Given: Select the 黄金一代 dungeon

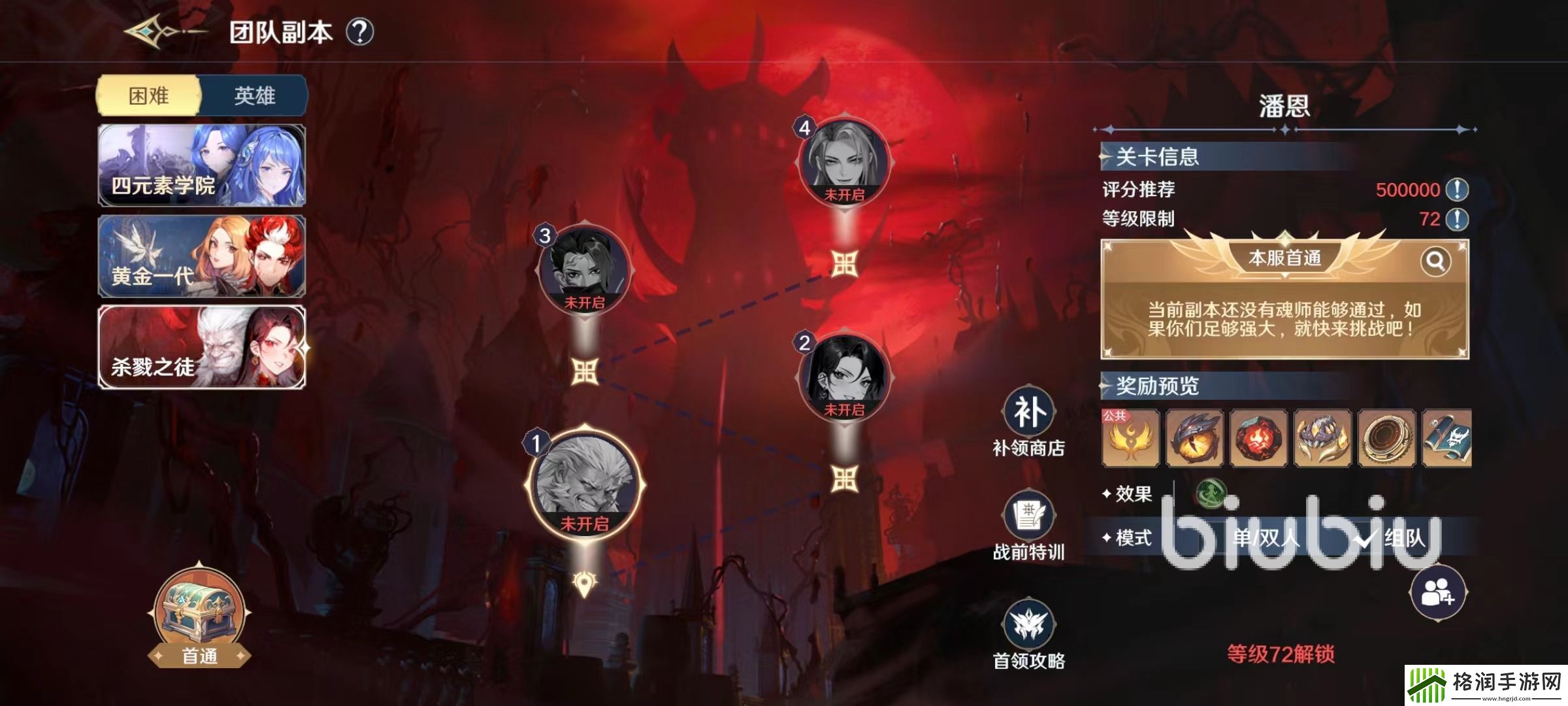Looking at the screenshot, I should coord(202,256).
